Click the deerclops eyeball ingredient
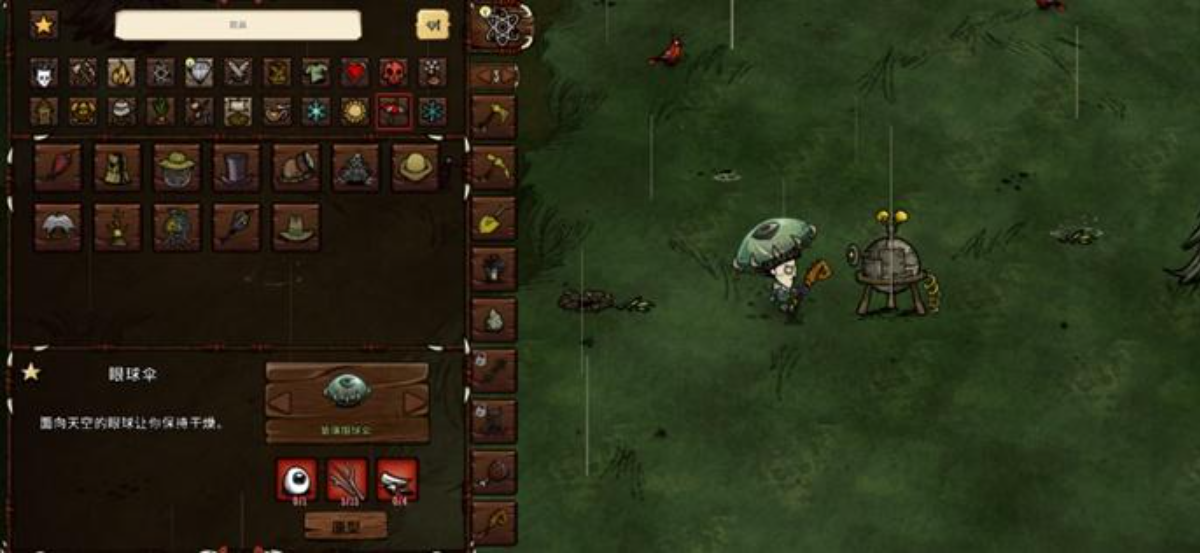1200x553 pixels. tap(297, 480)
